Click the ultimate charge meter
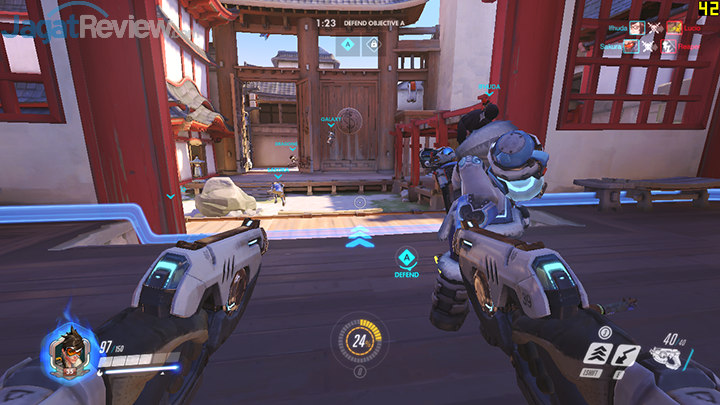 tap(359, 342)
